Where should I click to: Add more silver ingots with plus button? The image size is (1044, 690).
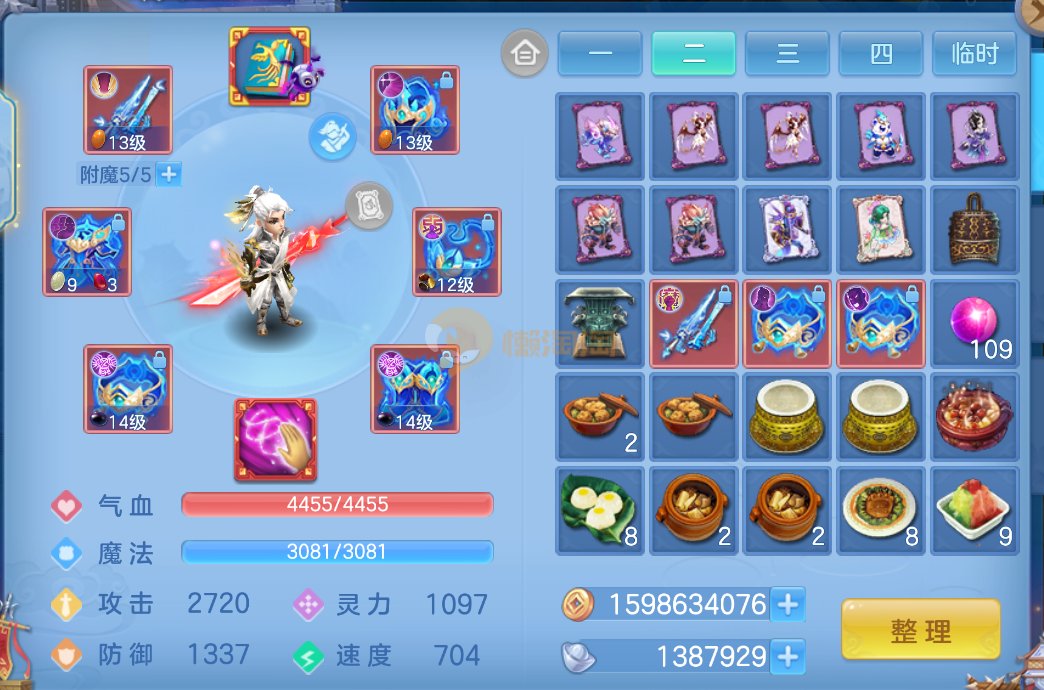pyautogui.click(x=788, y=656)
